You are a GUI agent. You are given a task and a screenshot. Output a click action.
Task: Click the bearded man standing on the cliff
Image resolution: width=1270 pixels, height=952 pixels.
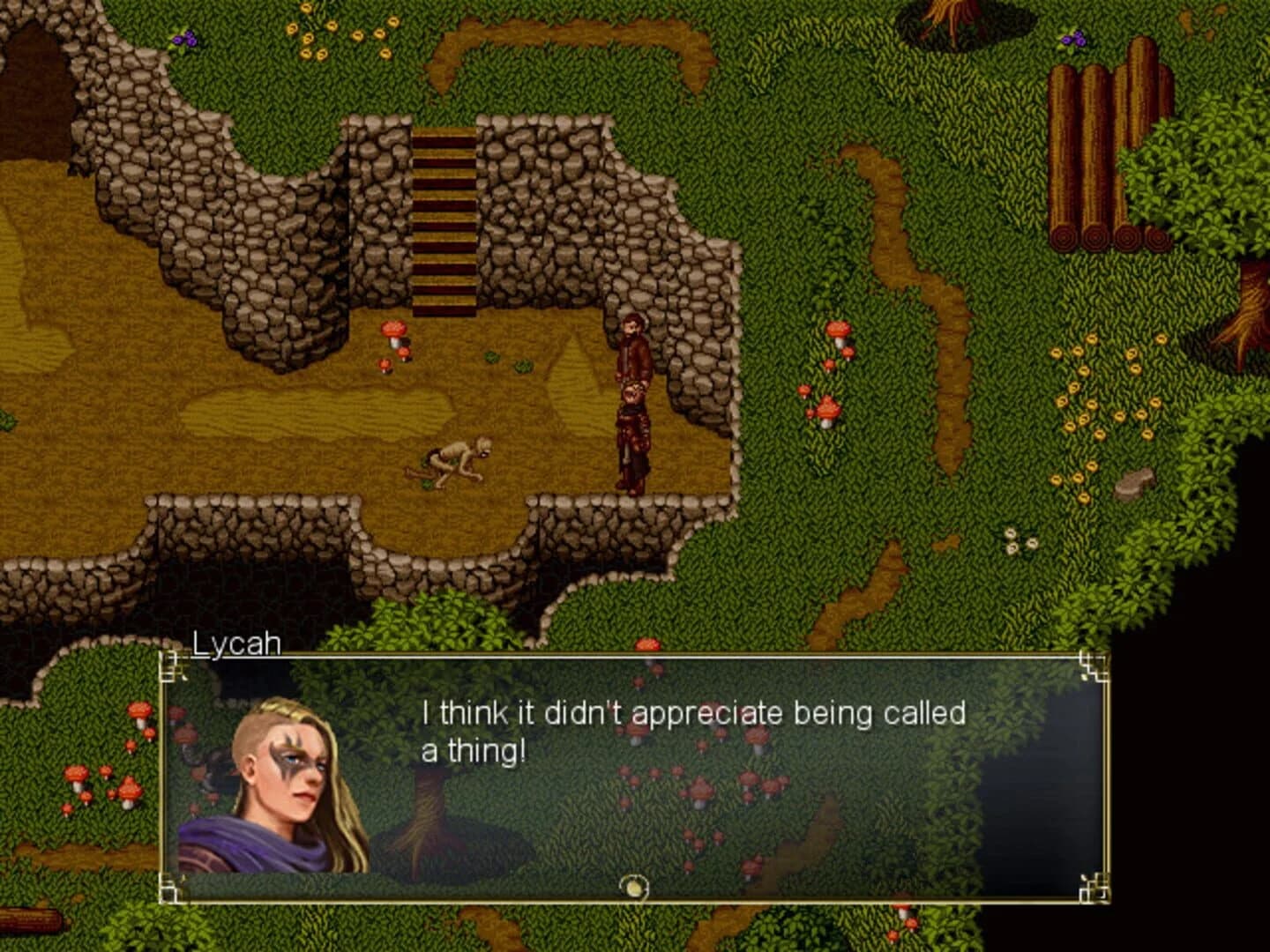pyautogui.click(x=631, y=353)
